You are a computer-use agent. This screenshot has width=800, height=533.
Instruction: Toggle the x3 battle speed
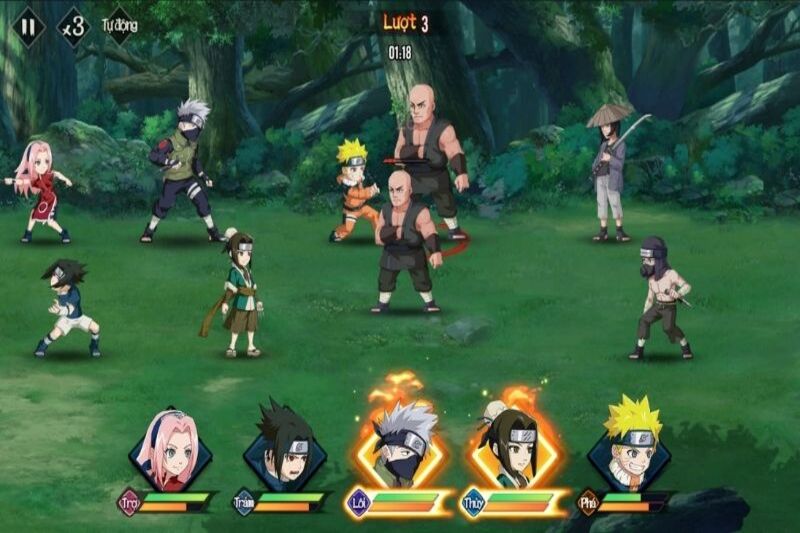[x=73, y=26]
